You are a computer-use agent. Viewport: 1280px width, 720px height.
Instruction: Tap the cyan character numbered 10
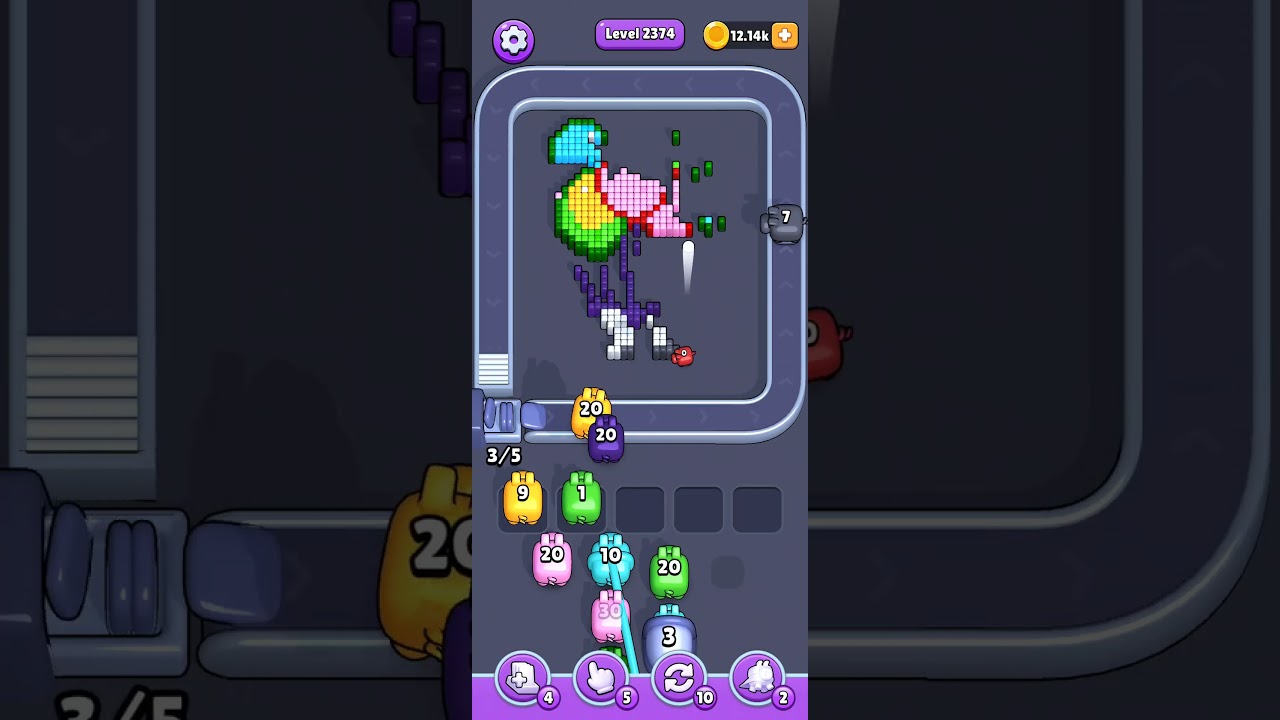[x=611, y=560]
